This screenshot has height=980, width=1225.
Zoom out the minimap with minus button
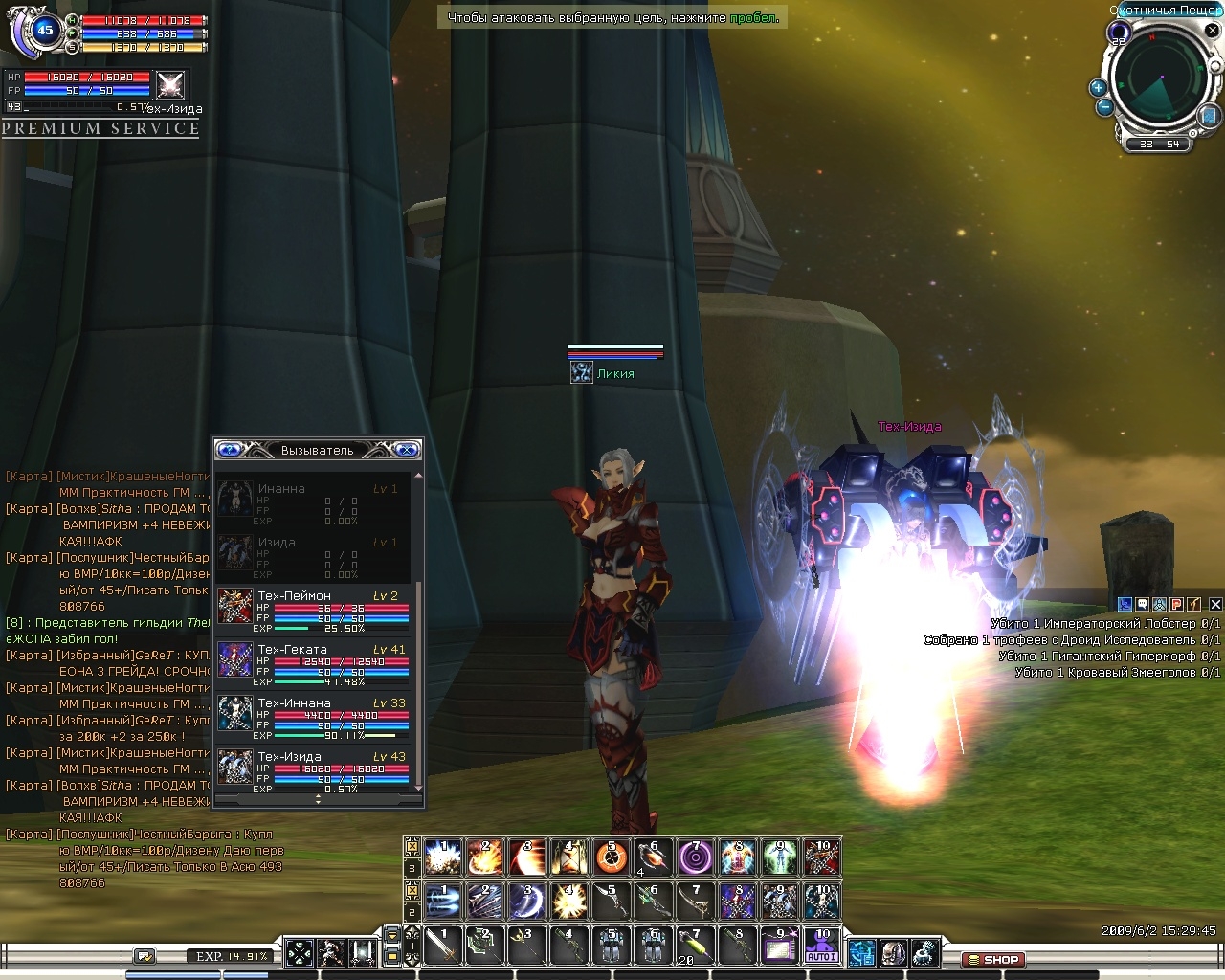point(1104,107)
